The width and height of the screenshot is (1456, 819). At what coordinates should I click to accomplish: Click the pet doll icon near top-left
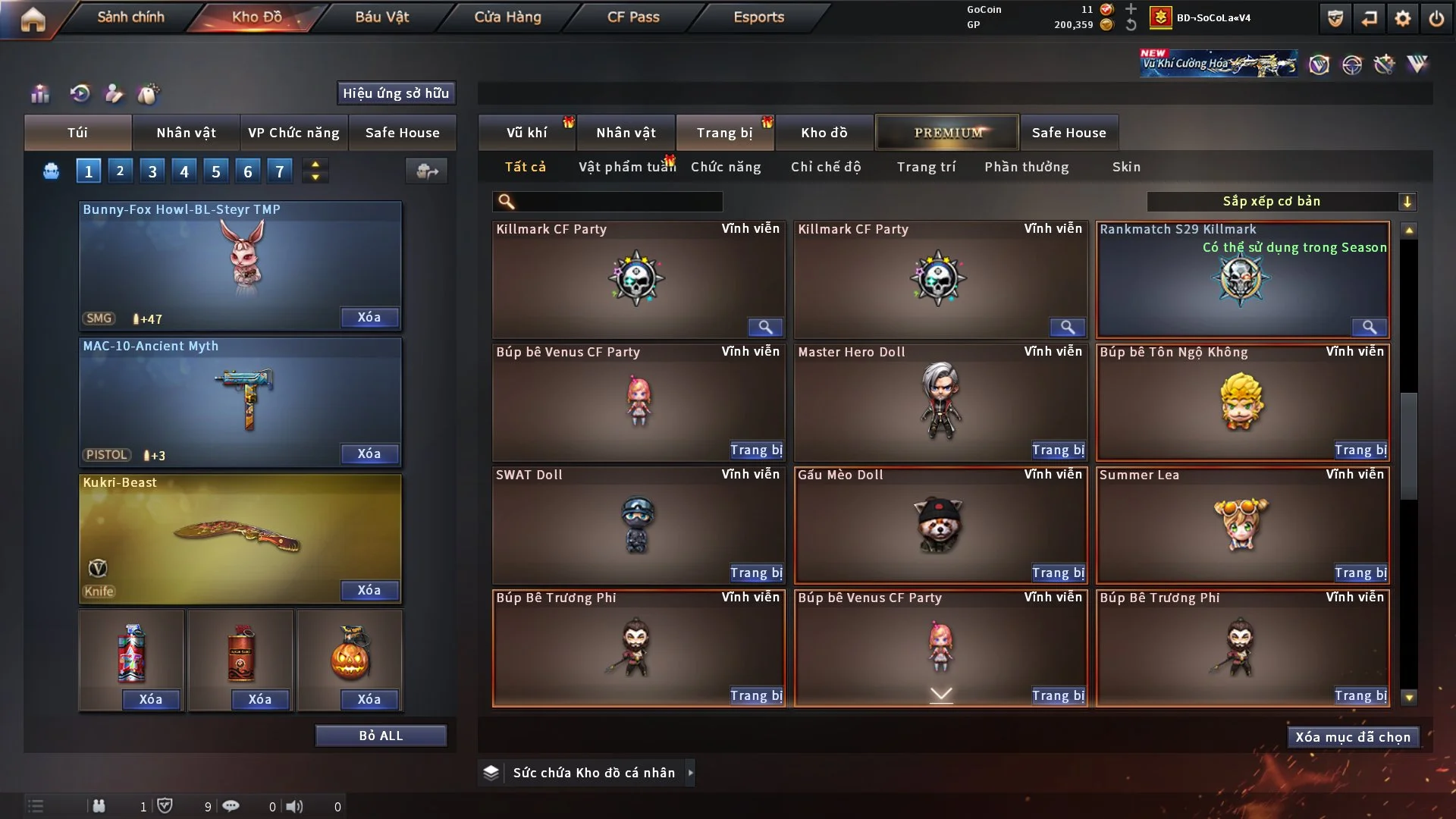tap(149, 94)
